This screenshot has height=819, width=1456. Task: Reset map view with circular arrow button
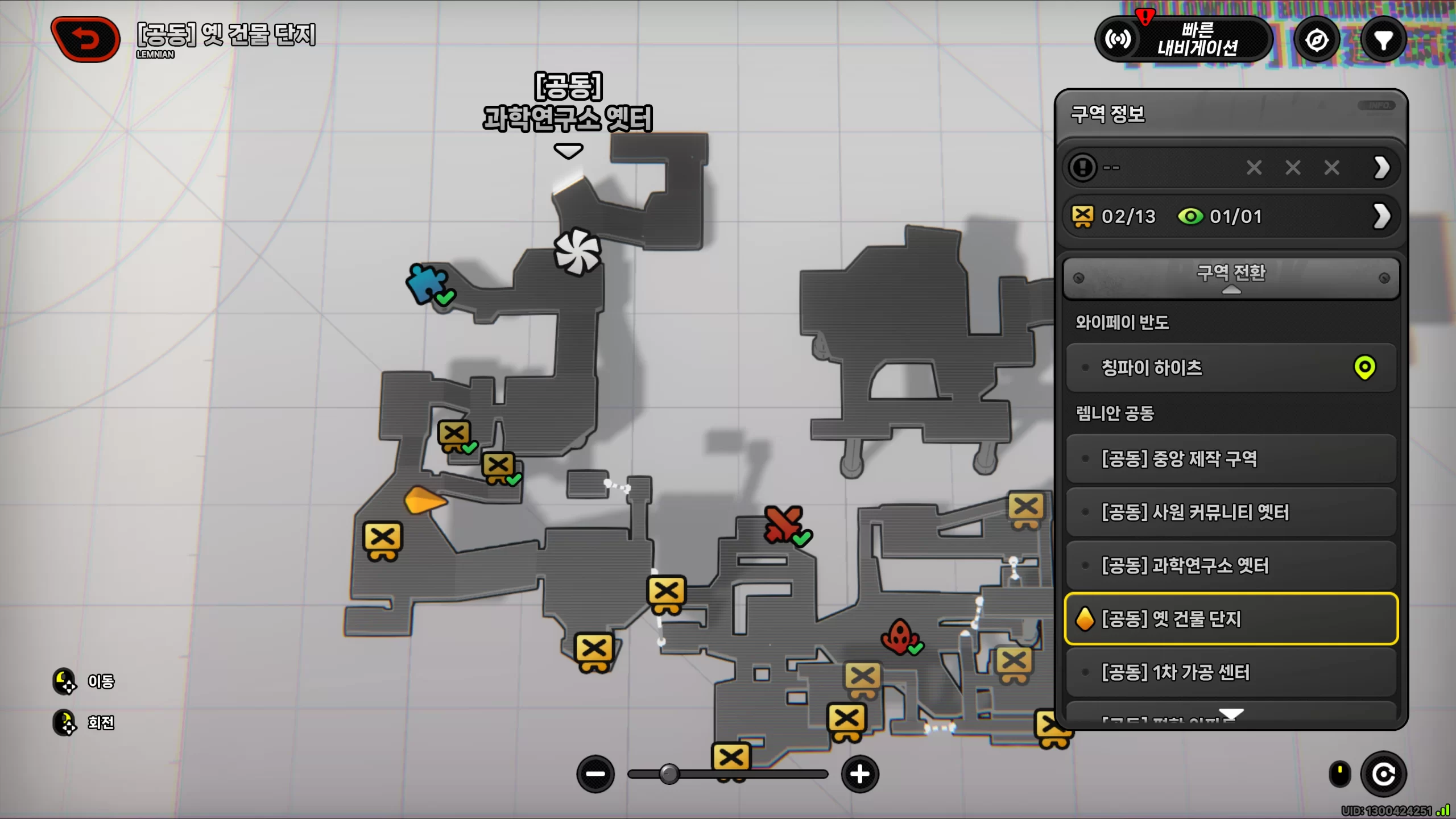click(1383, 774)
